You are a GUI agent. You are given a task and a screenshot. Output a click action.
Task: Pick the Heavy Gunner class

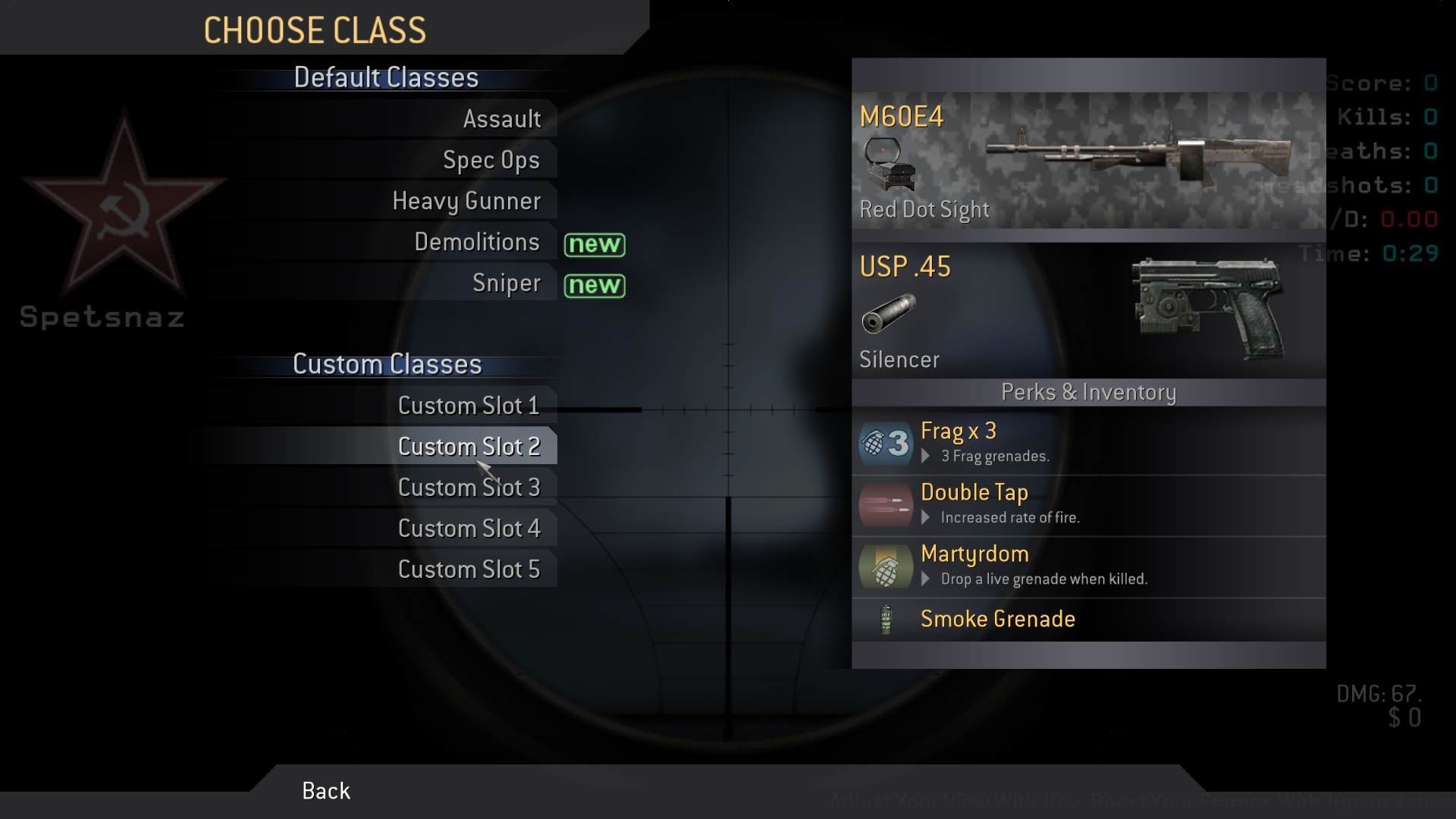466,201
